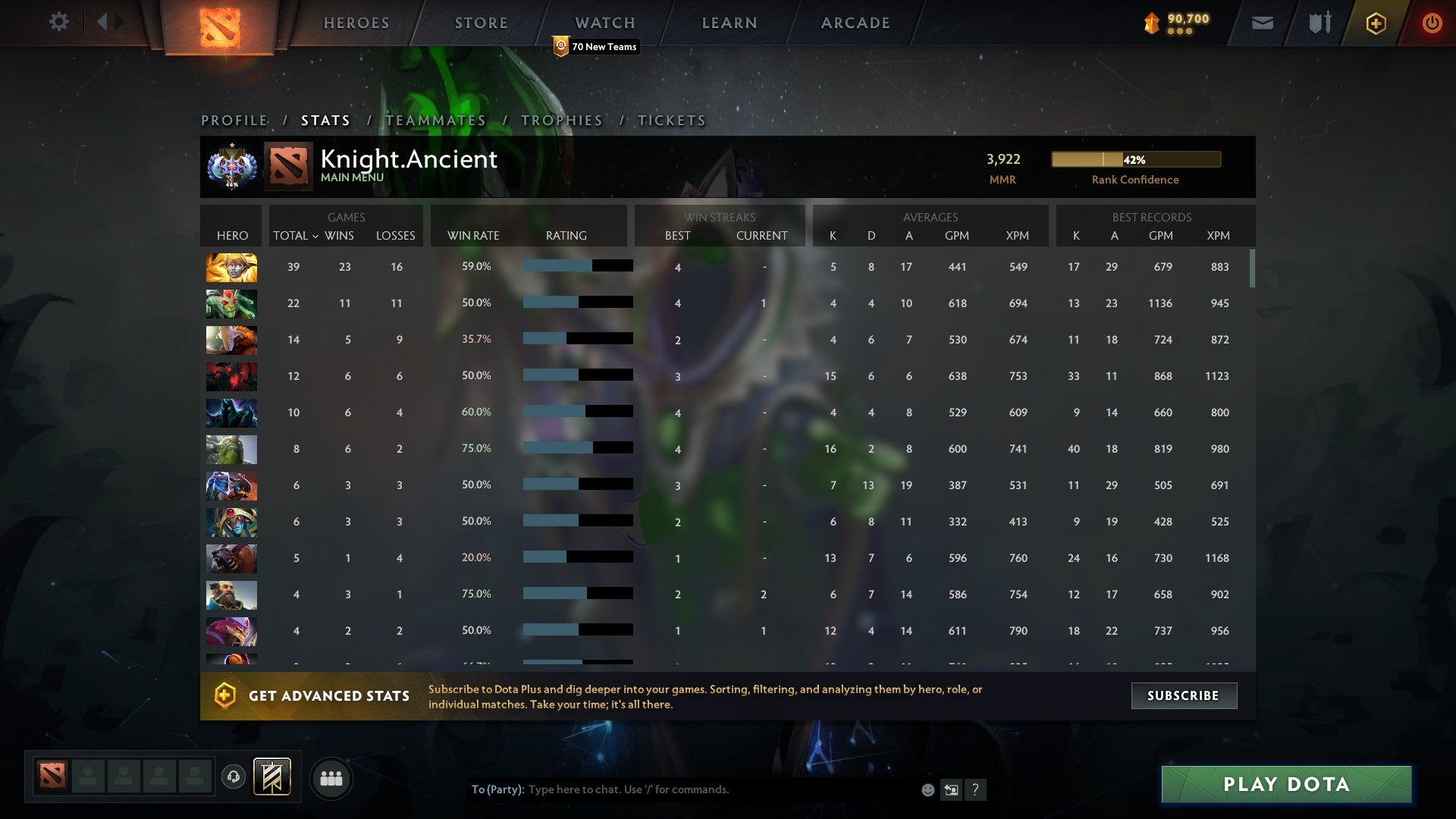This screenshot has height=819, width=1456.
Task: Open the TOTAL column sort dropdown
Action: coord(295,236)
